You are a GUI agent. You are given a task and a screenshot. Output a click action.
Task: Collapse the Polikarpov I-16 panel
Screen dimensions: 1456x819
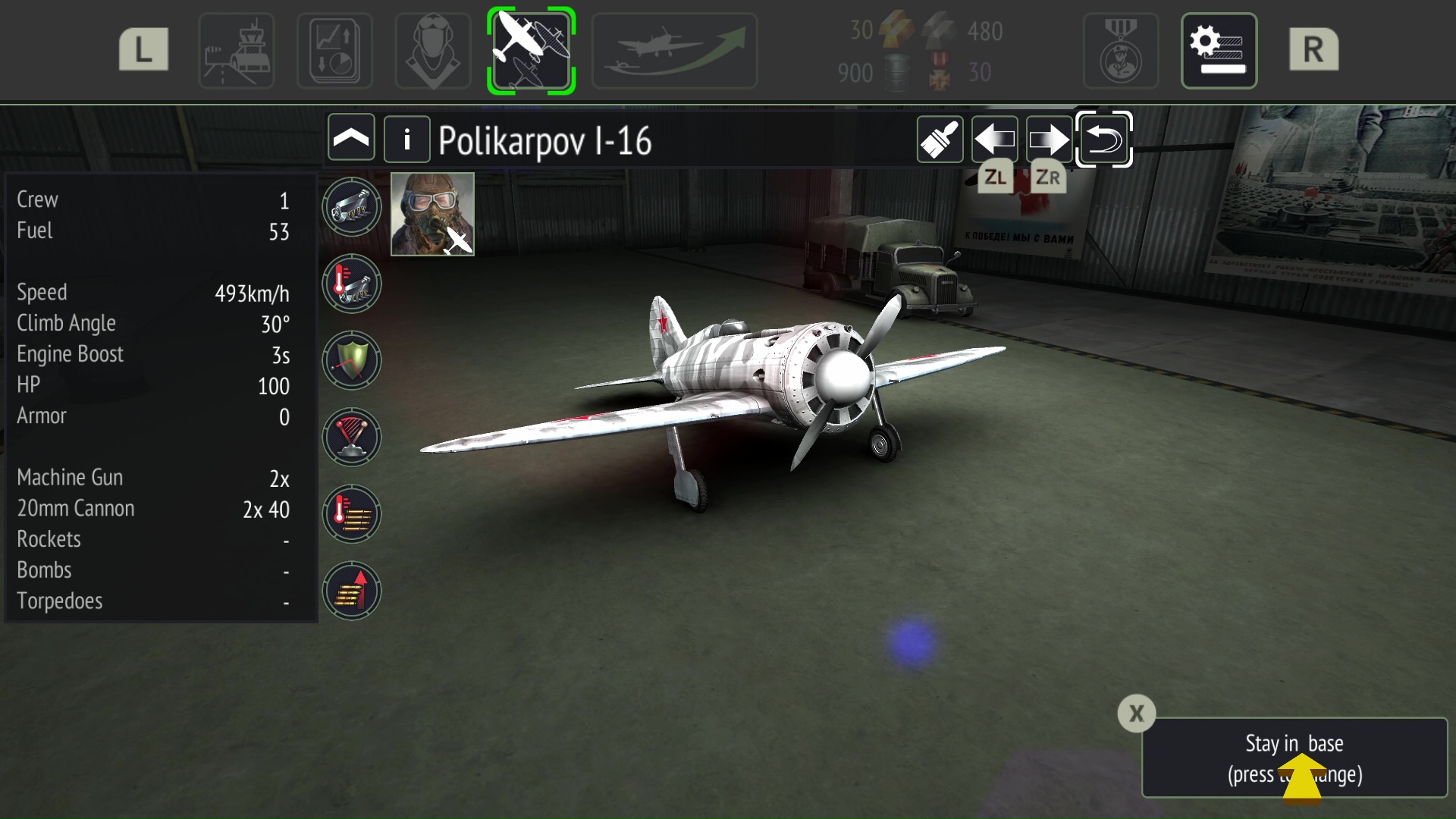[351, 139]
